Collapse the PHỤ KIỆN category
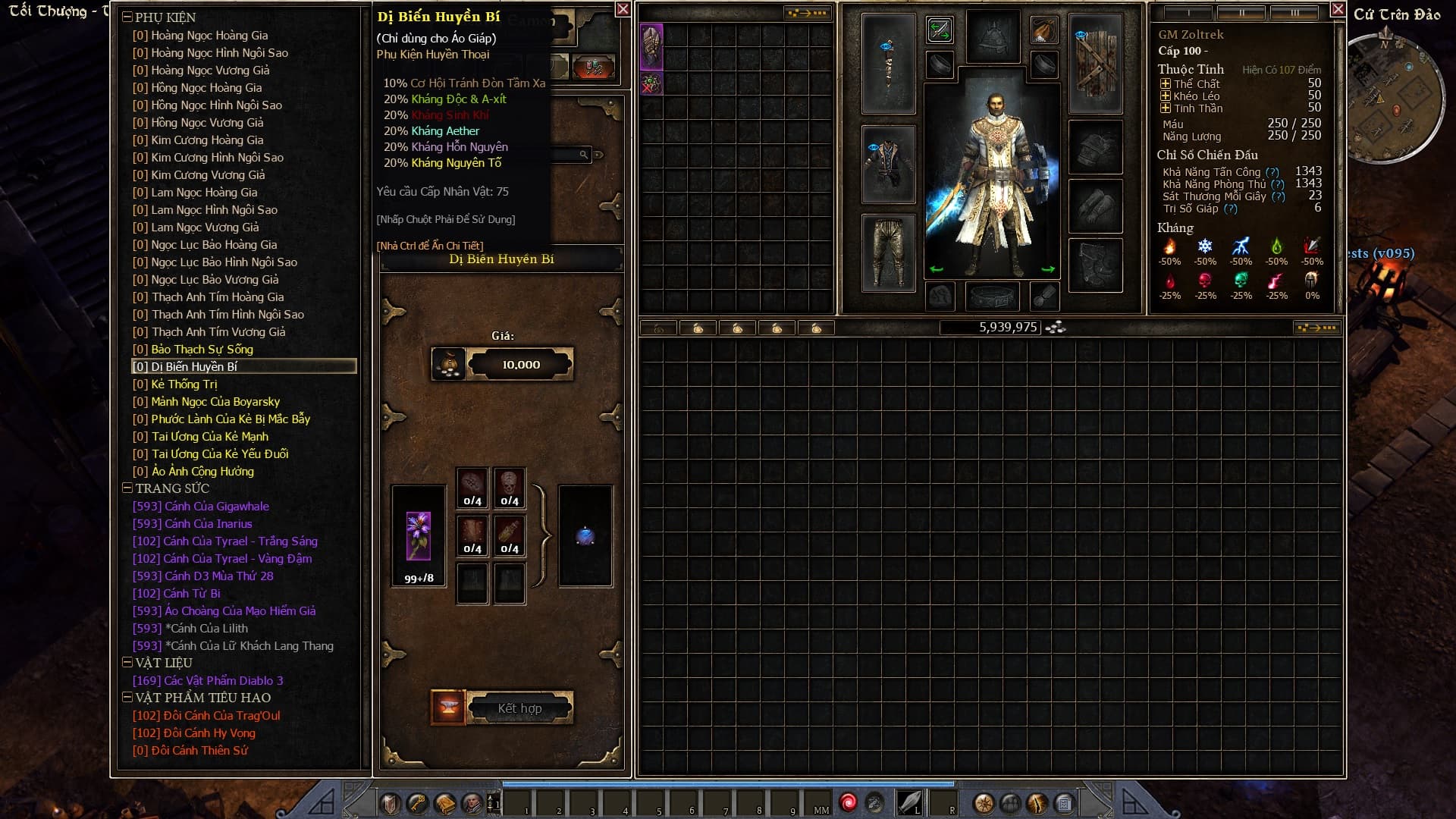The image size is (1456, 819). pos(127,17)
